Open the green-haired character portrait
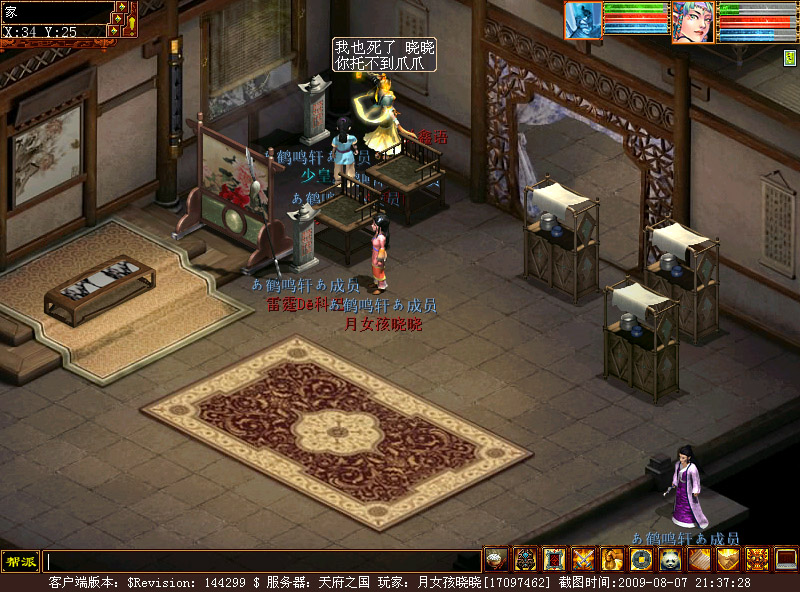Image resolution: width=800 pixels, height=592 pixels. pyautogui.click(x=692, y=21)
